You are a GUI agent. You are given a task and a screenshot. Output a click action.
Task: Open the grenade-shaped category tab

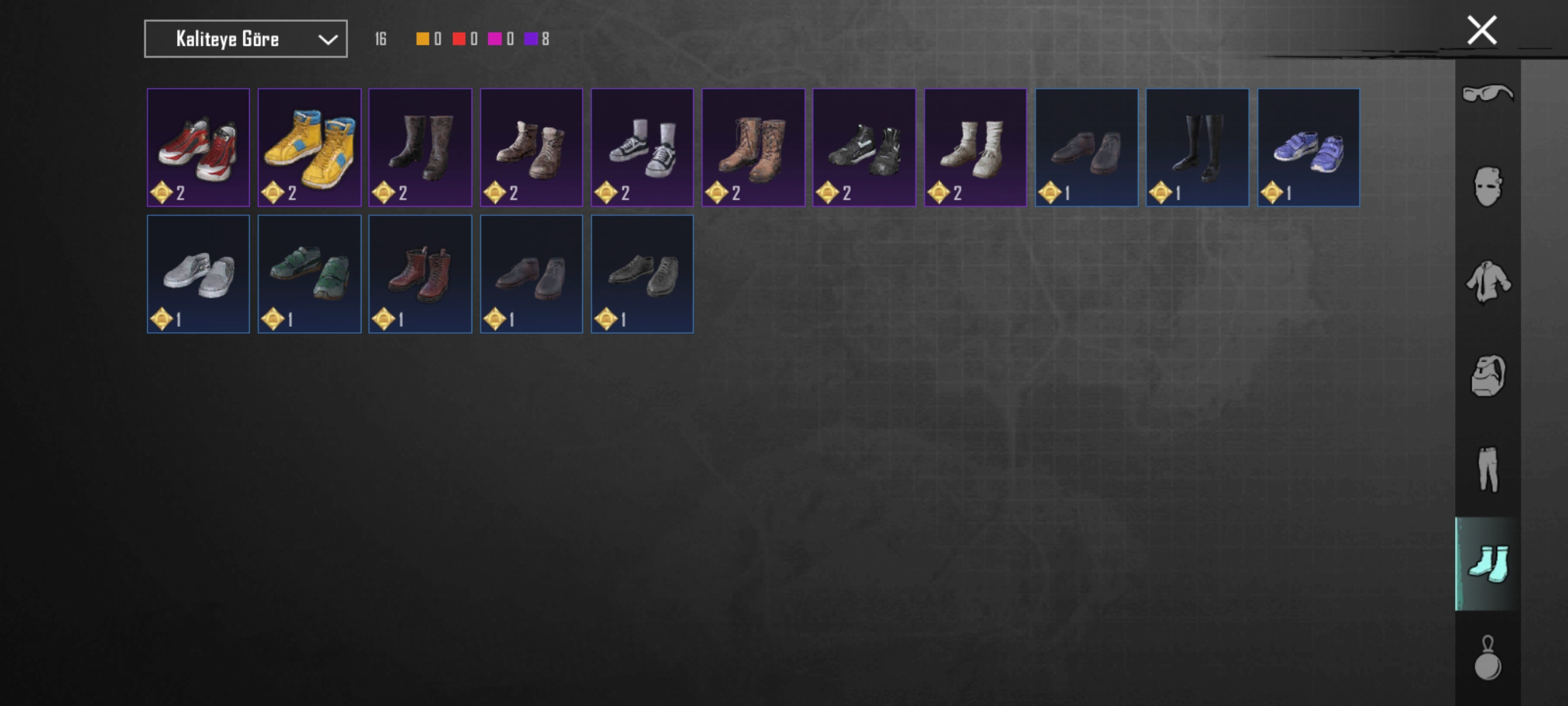point(1487,658)
